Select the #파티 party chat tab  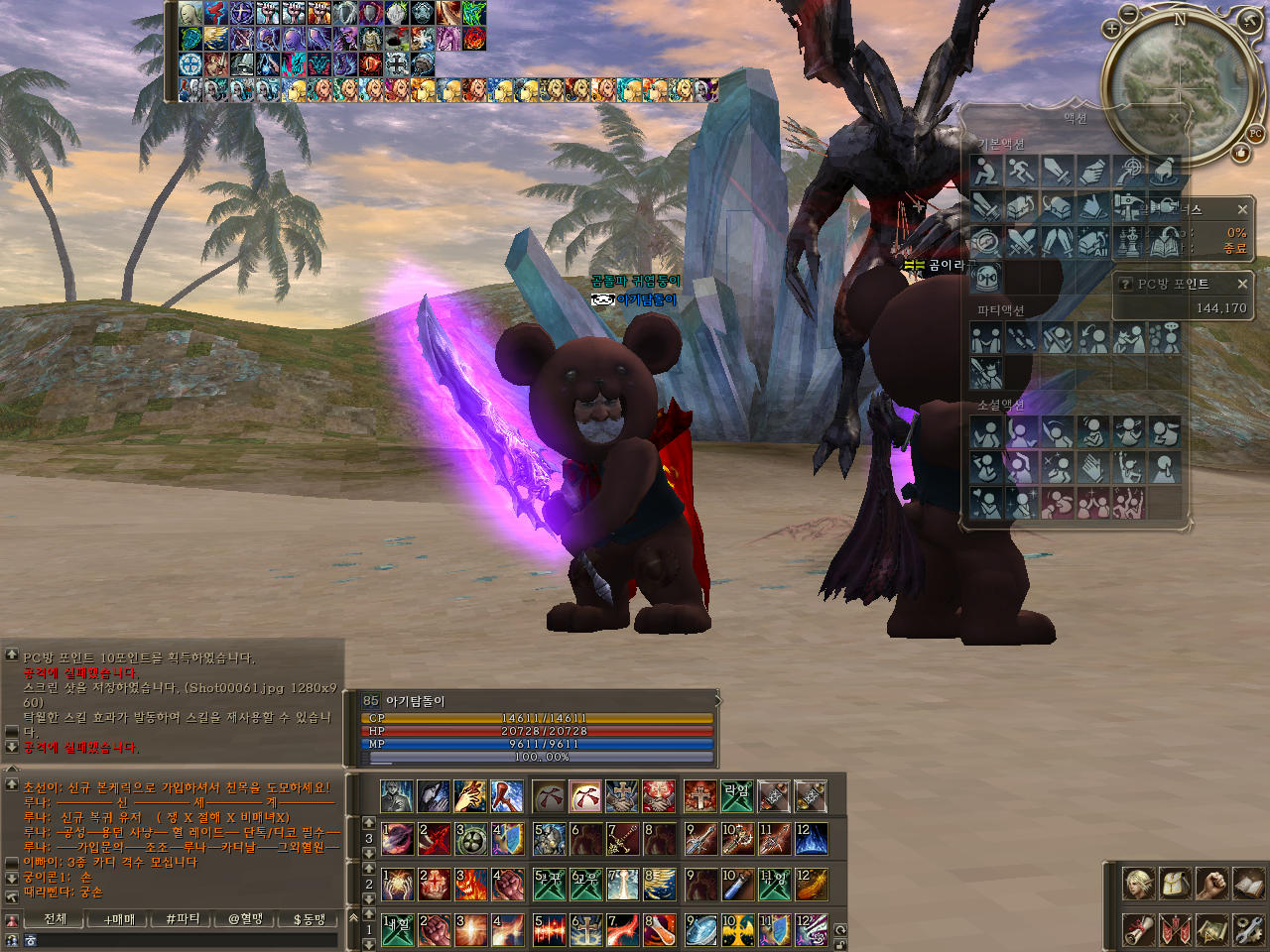183,919
